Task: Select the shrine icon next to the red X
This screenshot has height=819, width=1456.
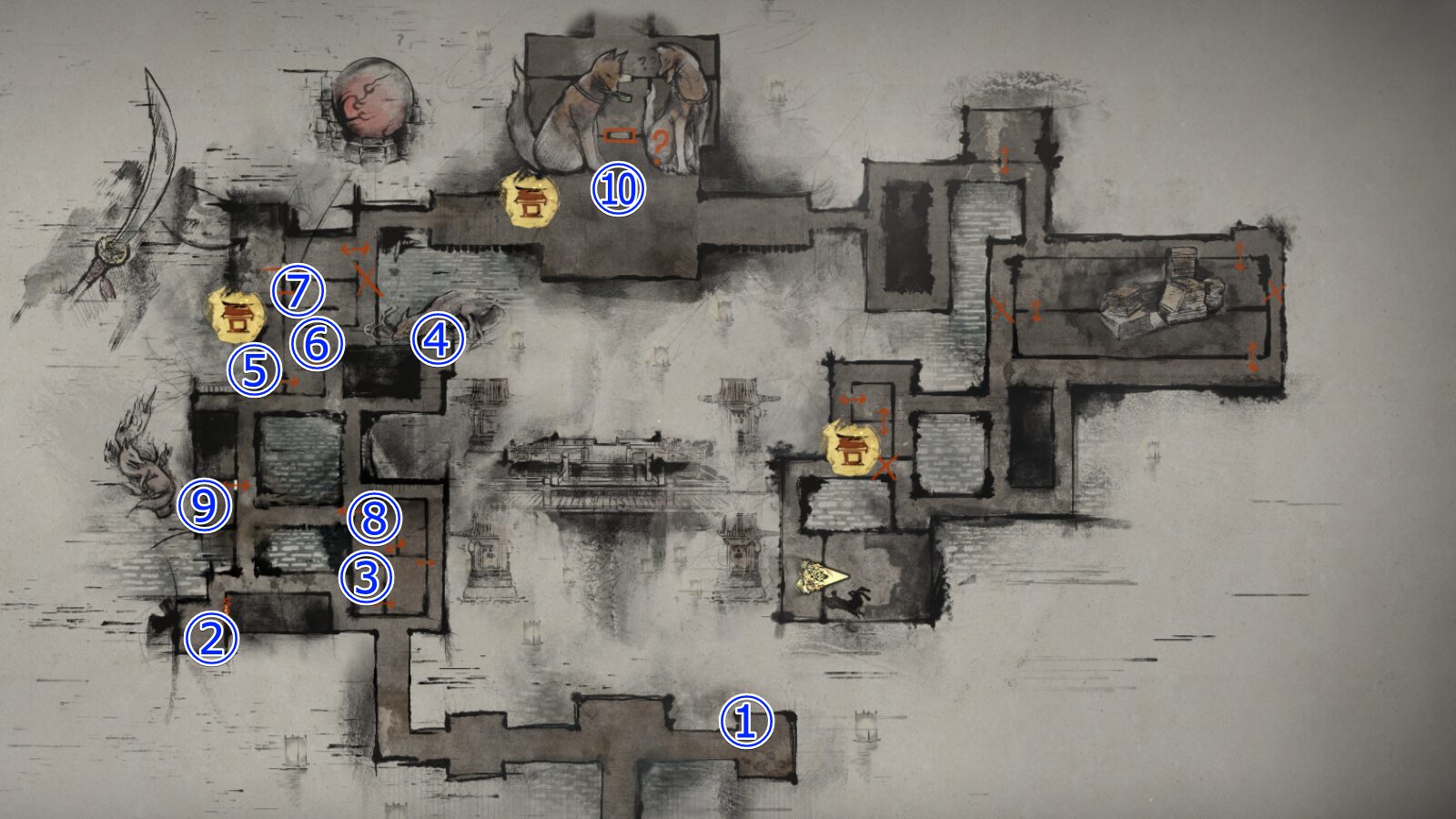Action: (852, 448)
